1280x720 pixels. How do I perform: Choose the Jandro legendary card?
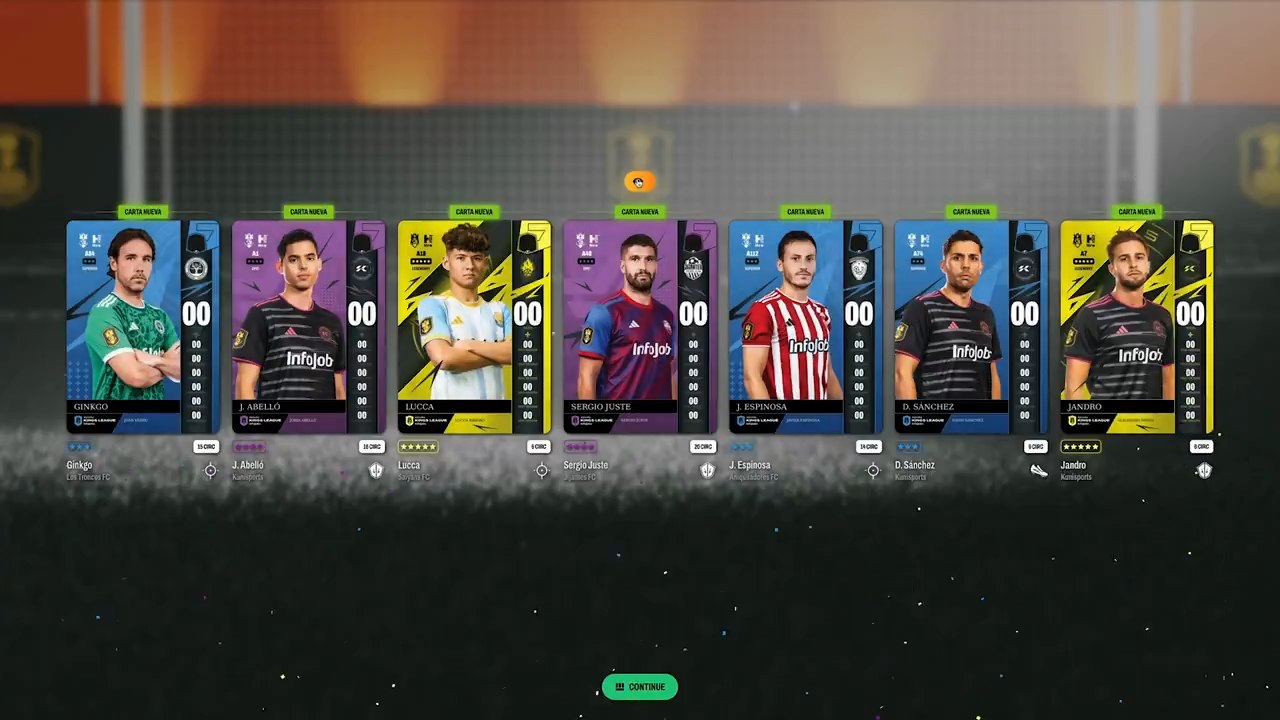(1137, 327)
